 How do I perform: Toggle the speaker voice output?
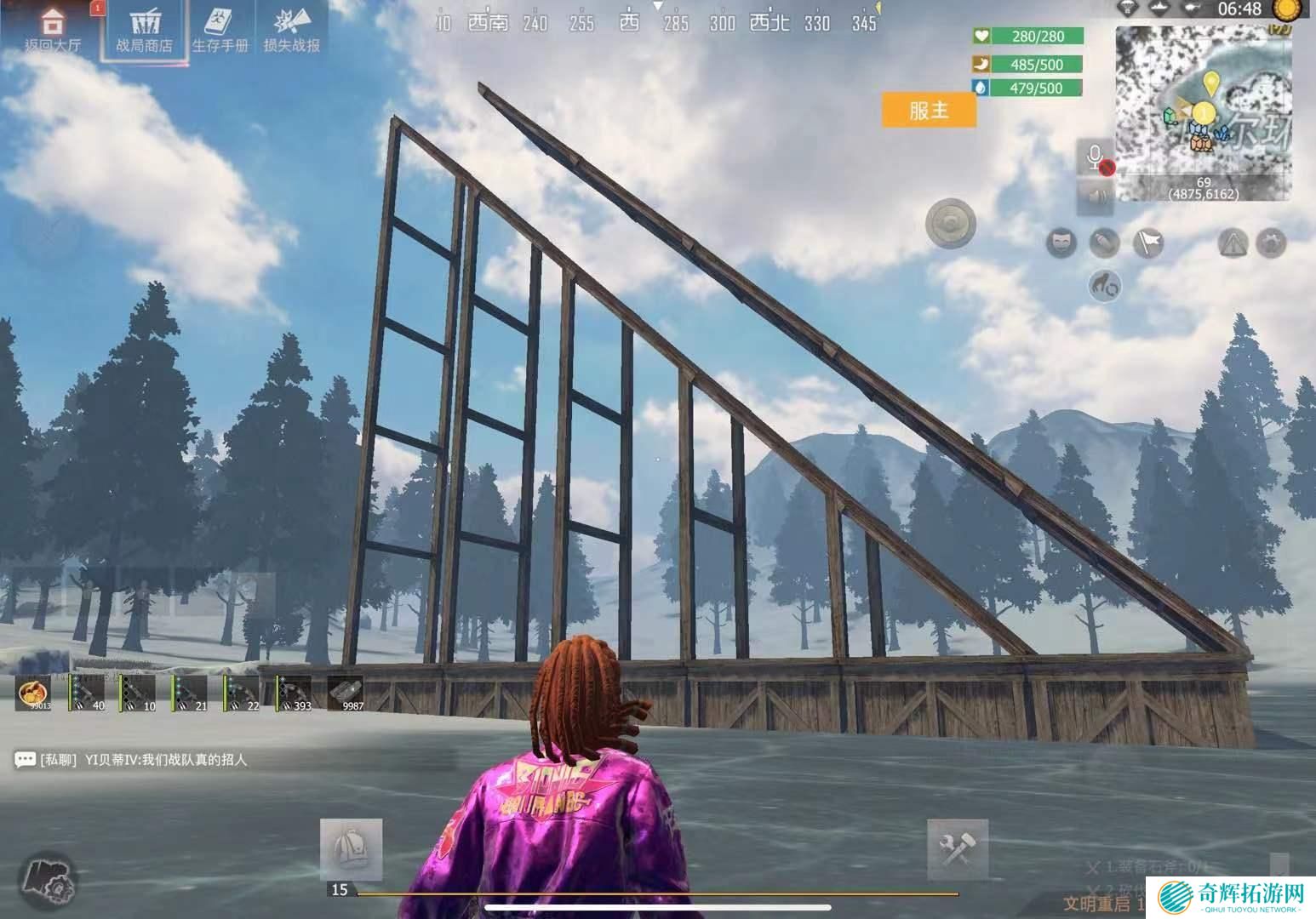coord(1095,197)
